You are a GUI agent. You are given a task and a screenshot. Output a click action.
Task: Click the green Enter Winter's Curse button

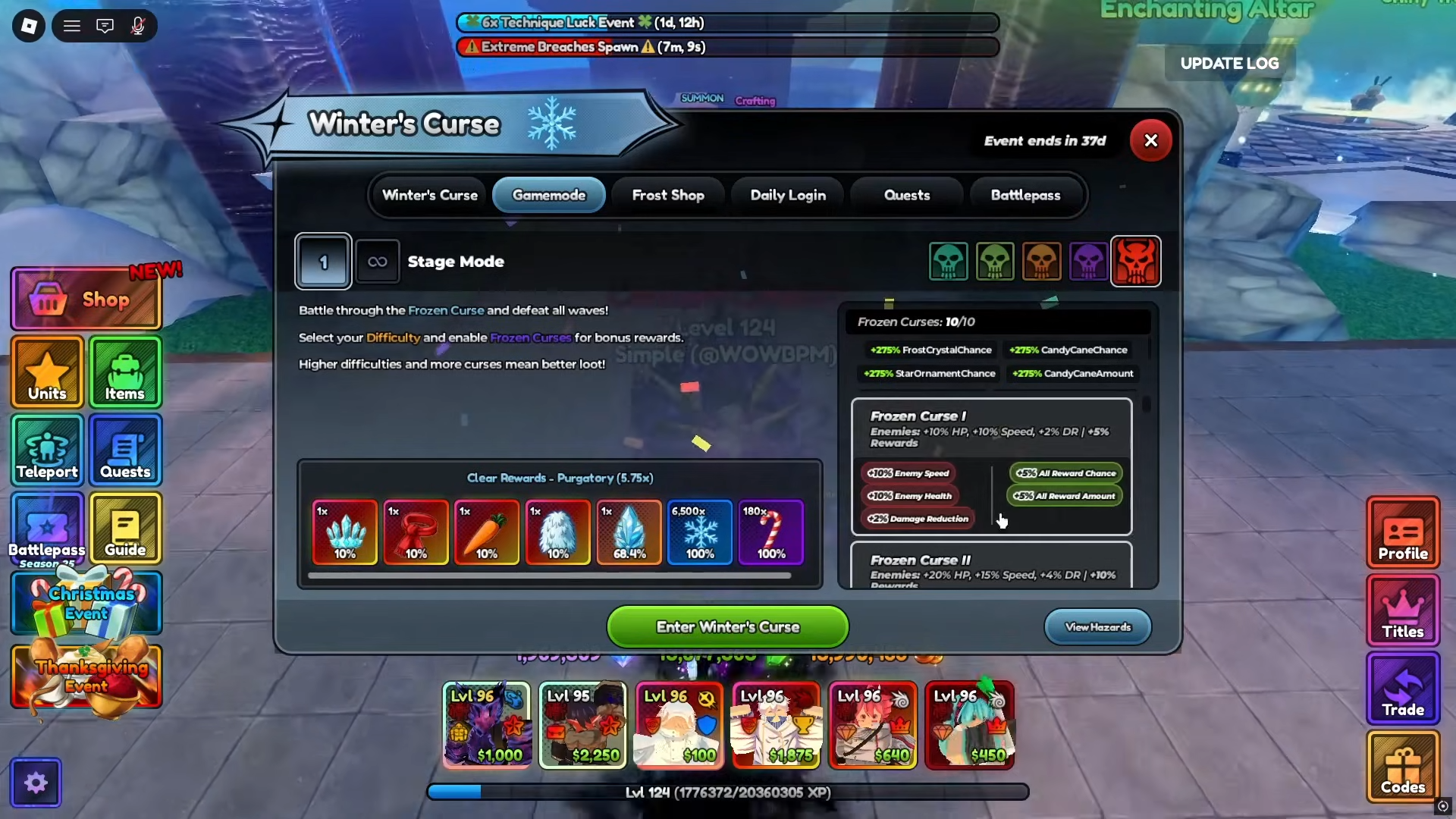click(727, 627)
